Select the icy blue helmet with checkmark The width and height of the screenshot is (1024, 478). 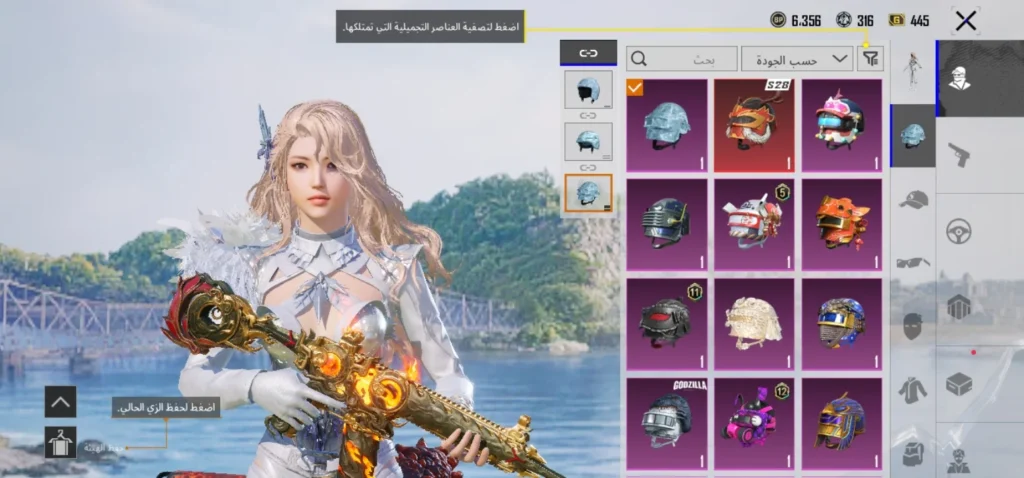coord(666,126)
